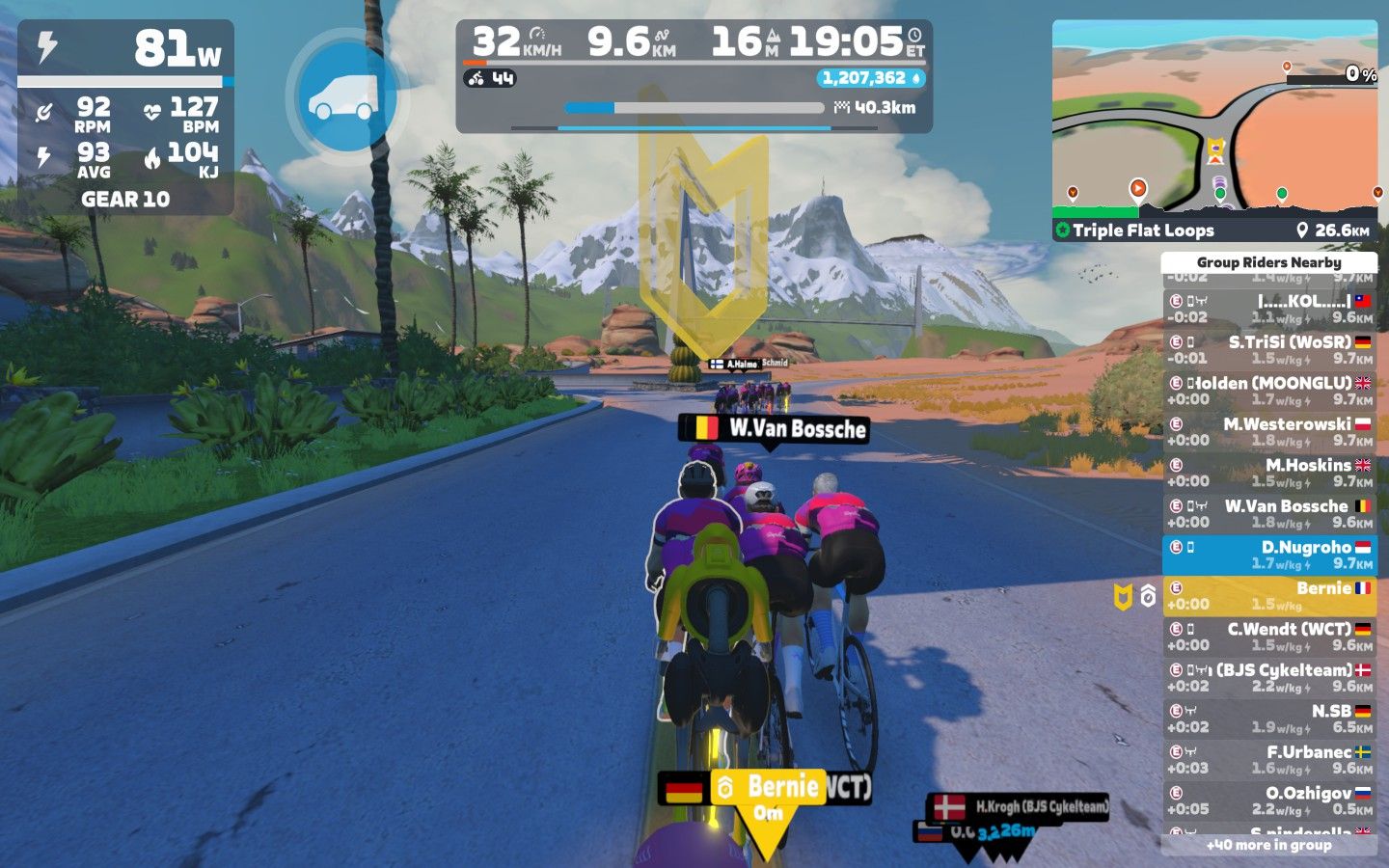
Task: Choose F.Urbanec from the riders list
Action: pyautogui.click(x=1269, y=760)
